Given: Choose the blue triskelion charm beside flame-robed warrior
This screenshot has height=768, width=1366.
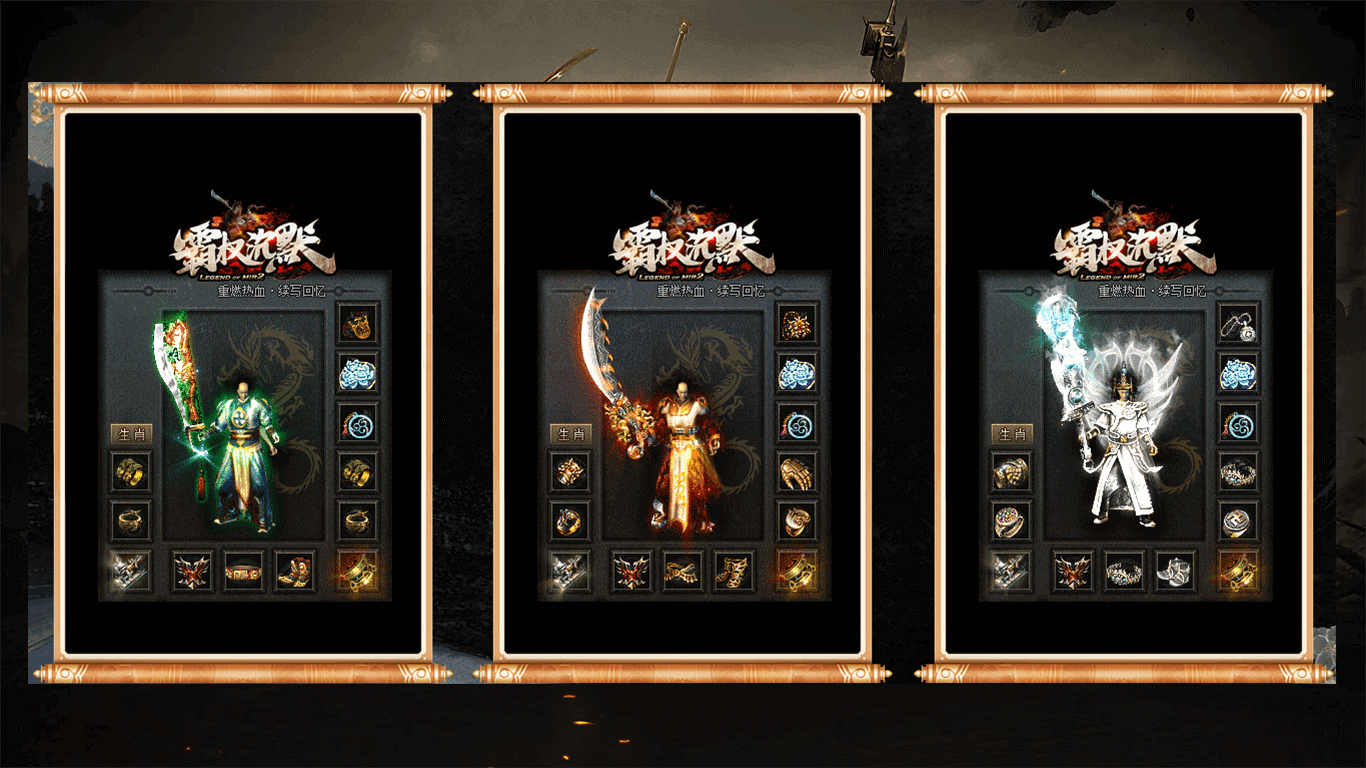Looking at the screenshot, I should (797, 423).
